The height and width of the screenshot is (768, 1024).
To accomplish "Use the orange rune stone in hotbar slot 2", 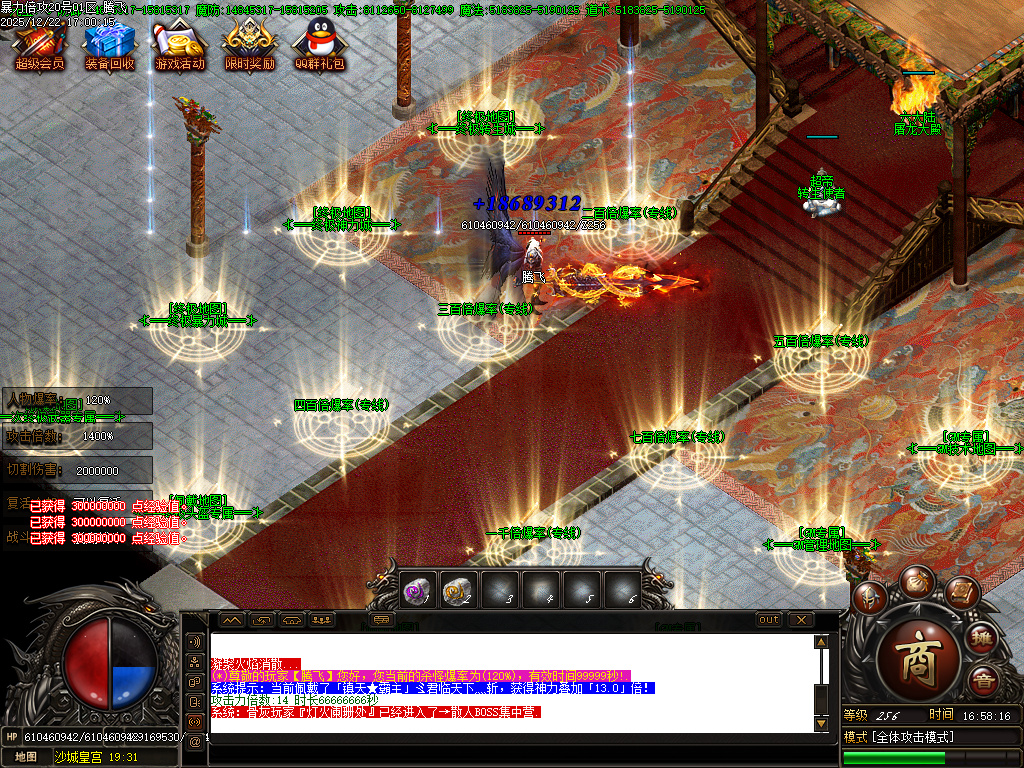I will pos(458,591).
